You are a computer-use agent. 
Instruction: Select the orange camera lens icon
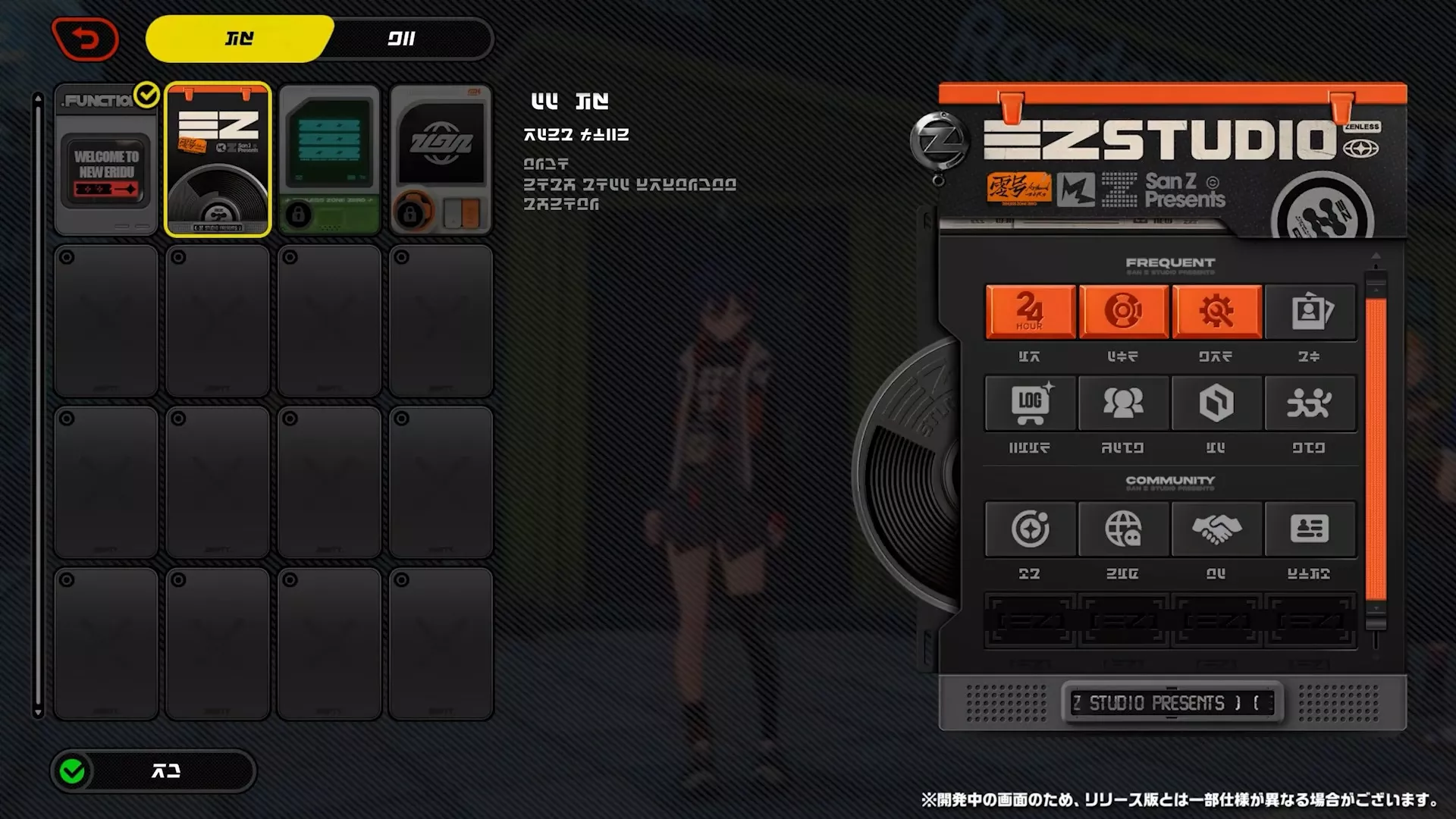(x=1123, y=312)
